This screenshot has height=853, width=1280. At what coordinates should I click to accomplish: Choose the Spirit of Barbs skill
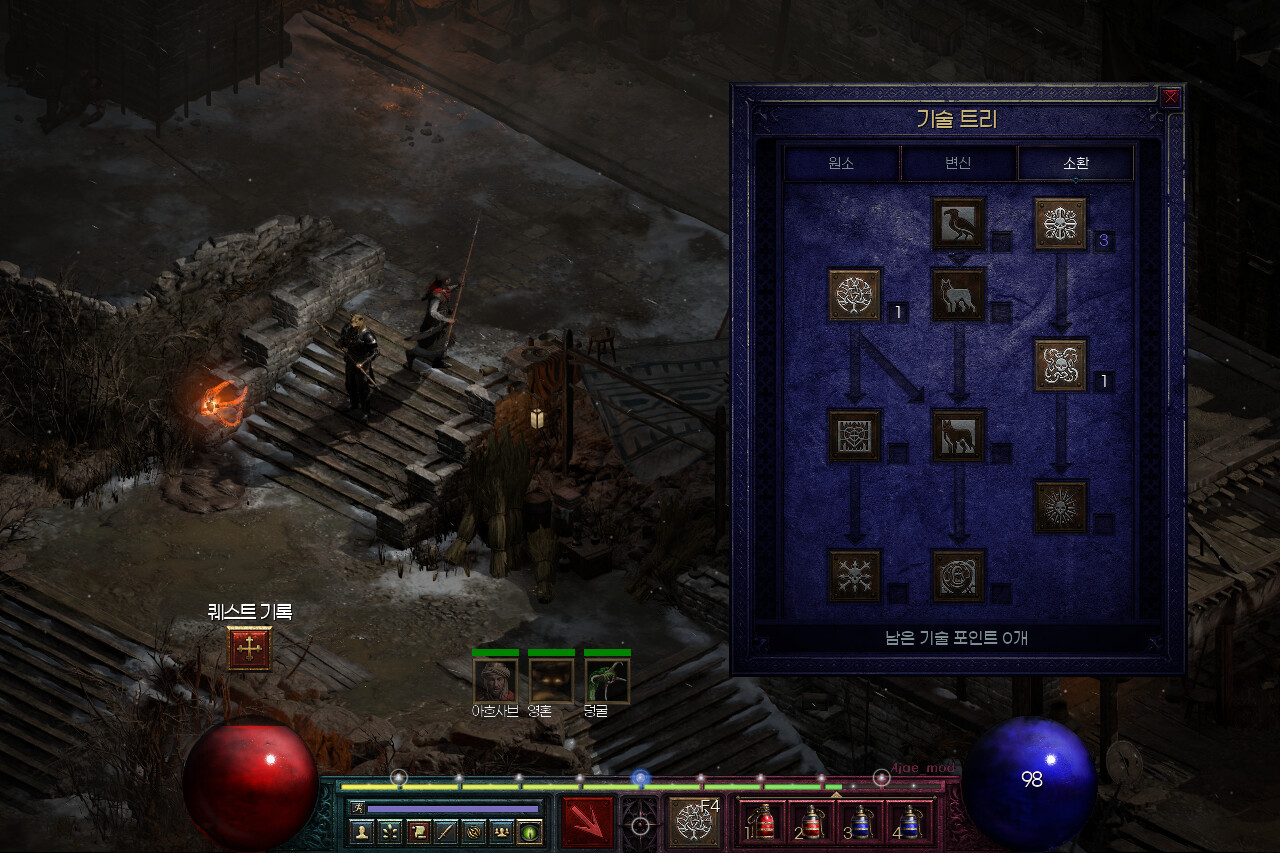tap(855, 576)
